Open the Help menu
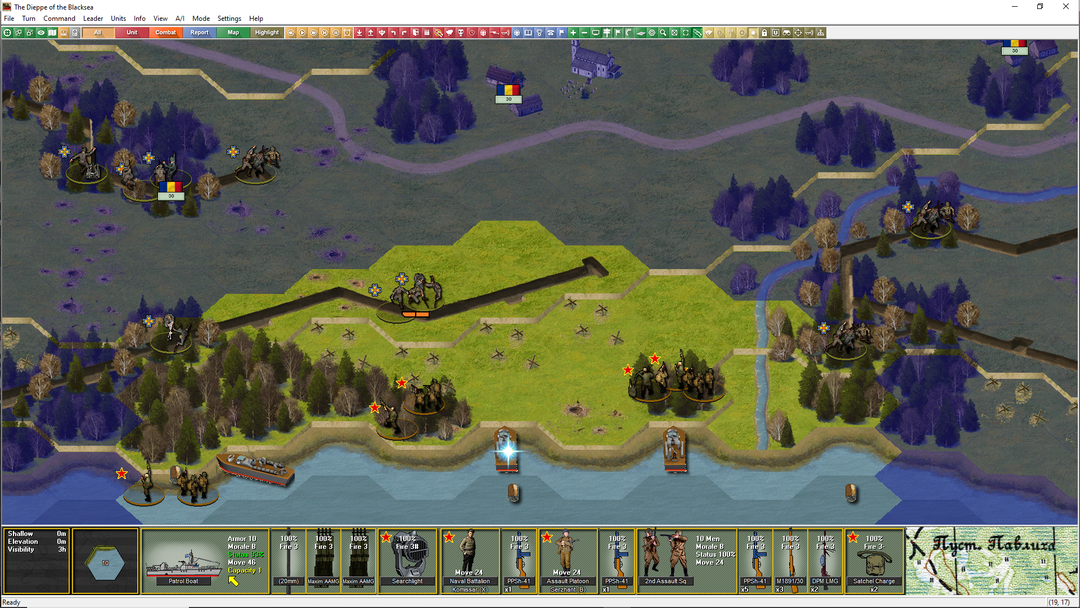The width and height of the screenshot is (1080, 608). 256,19
